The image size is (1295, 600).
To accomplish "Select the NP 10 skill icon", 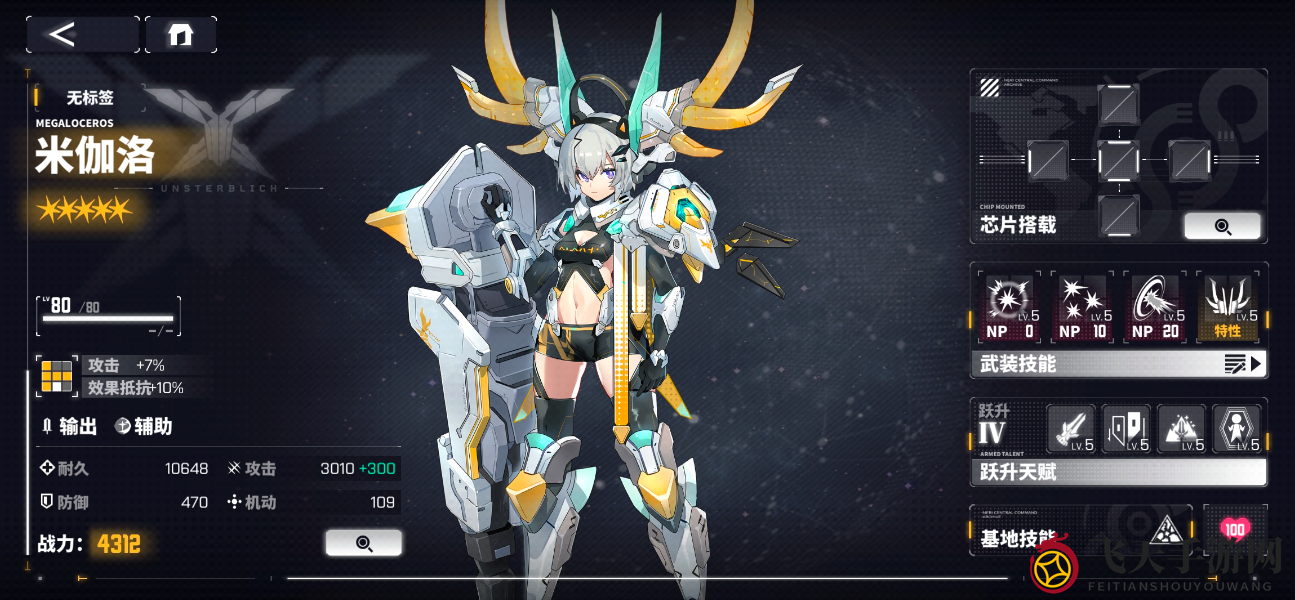I will click(1083, 307).
